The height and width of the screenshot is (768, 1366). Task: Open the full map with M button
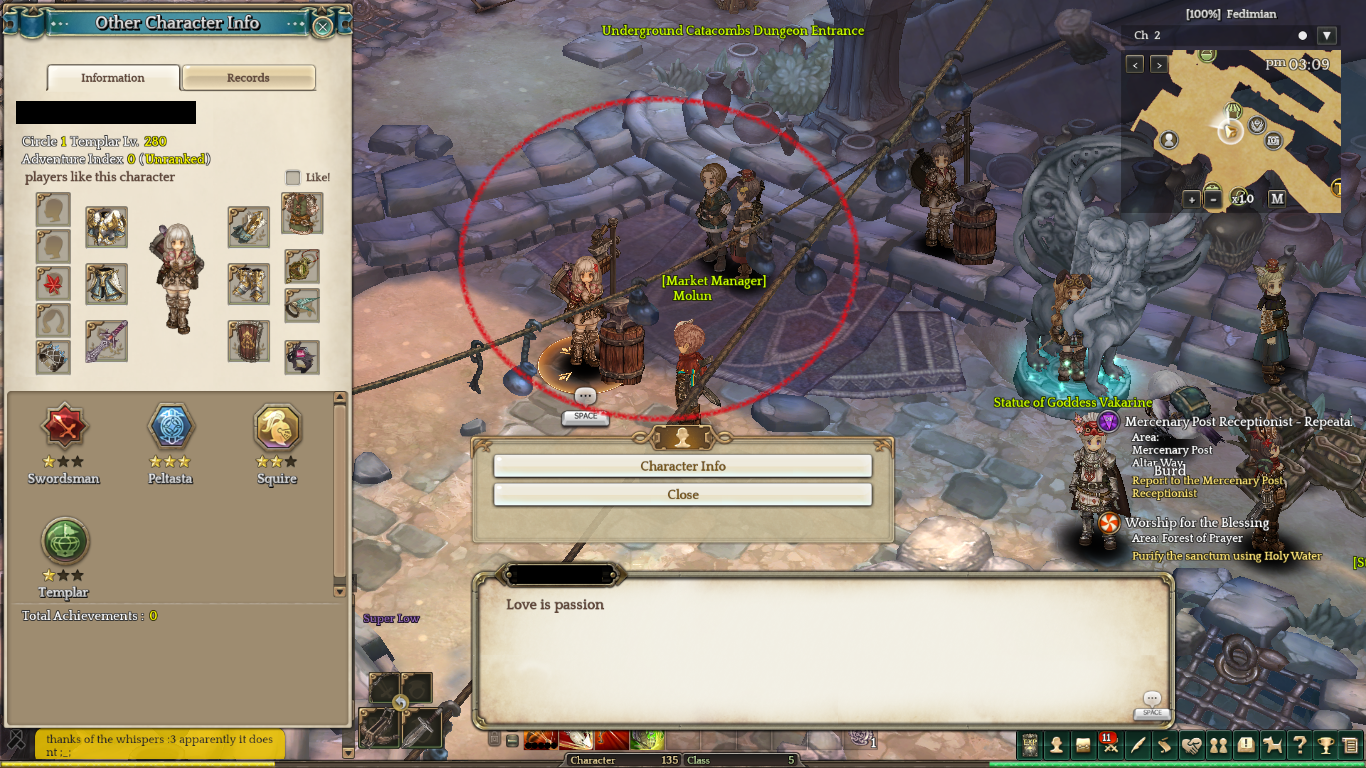1277,198
